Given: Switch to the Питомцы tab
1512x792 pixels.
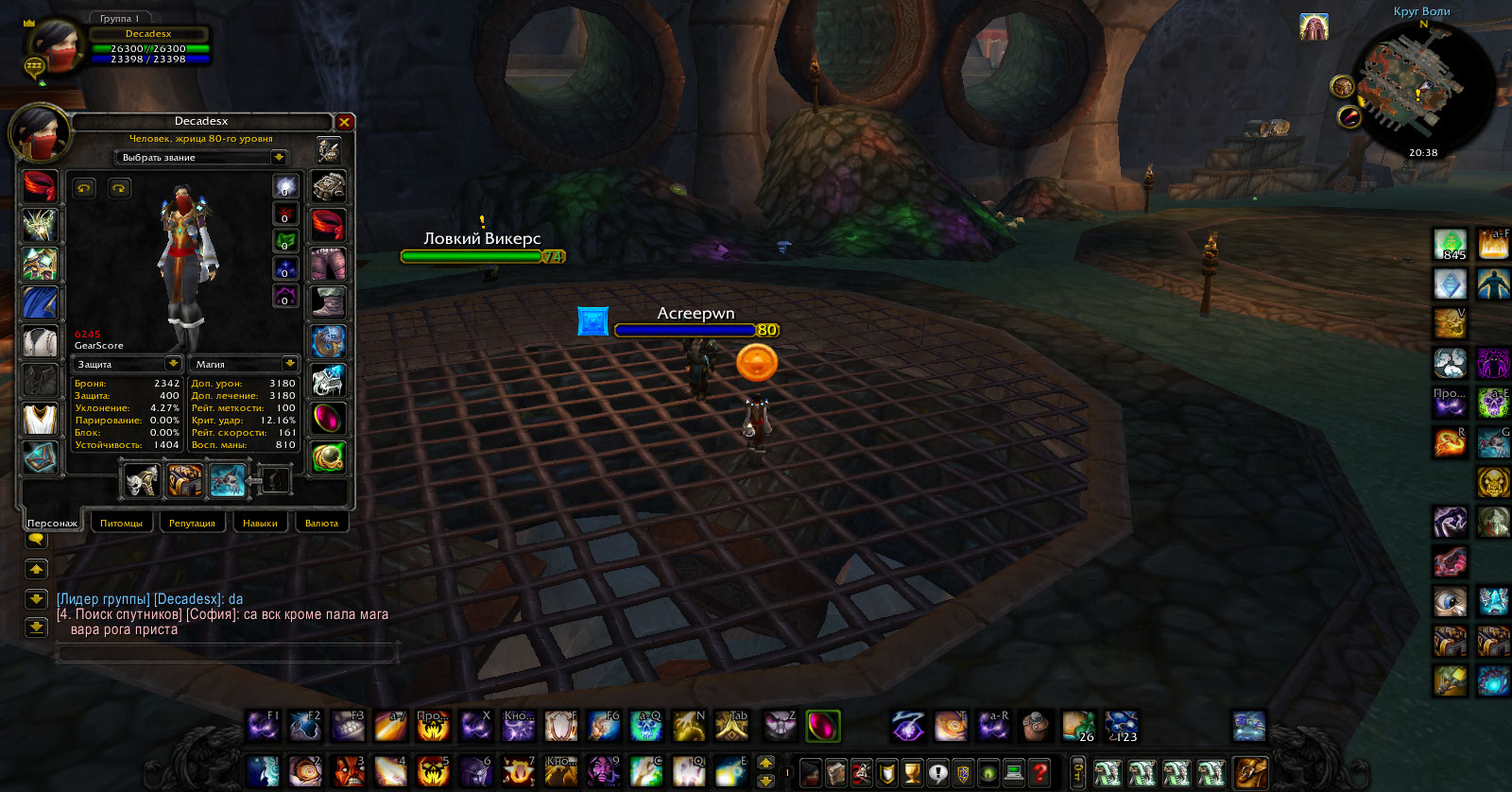Looking at the screenshot, I should [x=121, y=523].
